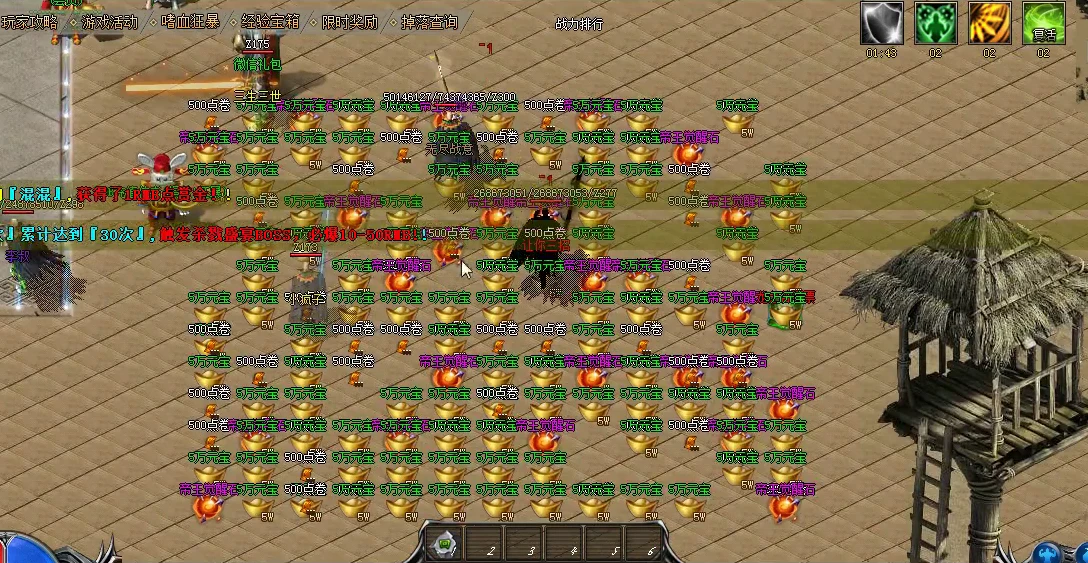Screen dimensions: 1088x563
Task: Open the 经验宝箱 experience chest menu
Action: tap(270, 22)
